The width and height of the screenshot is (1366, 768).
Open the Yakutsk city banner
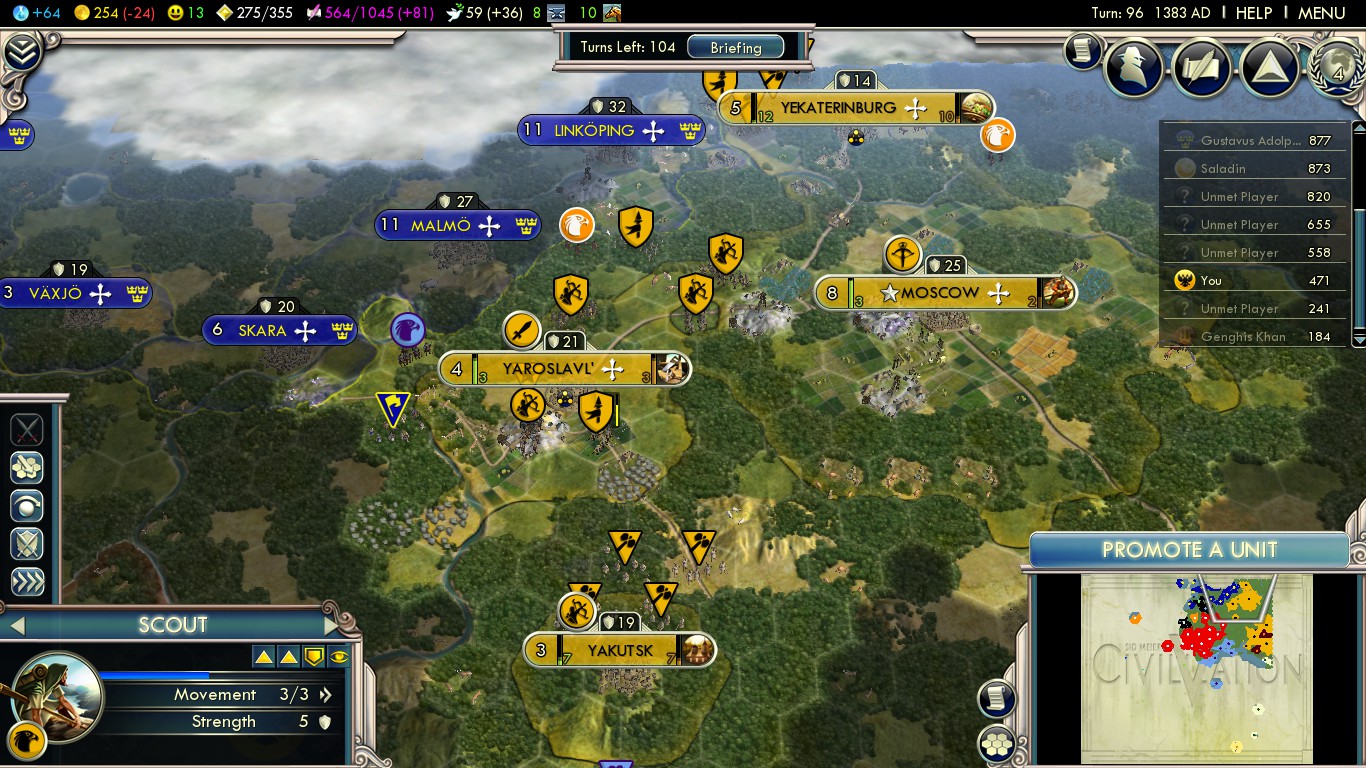[x=619, y=651]
